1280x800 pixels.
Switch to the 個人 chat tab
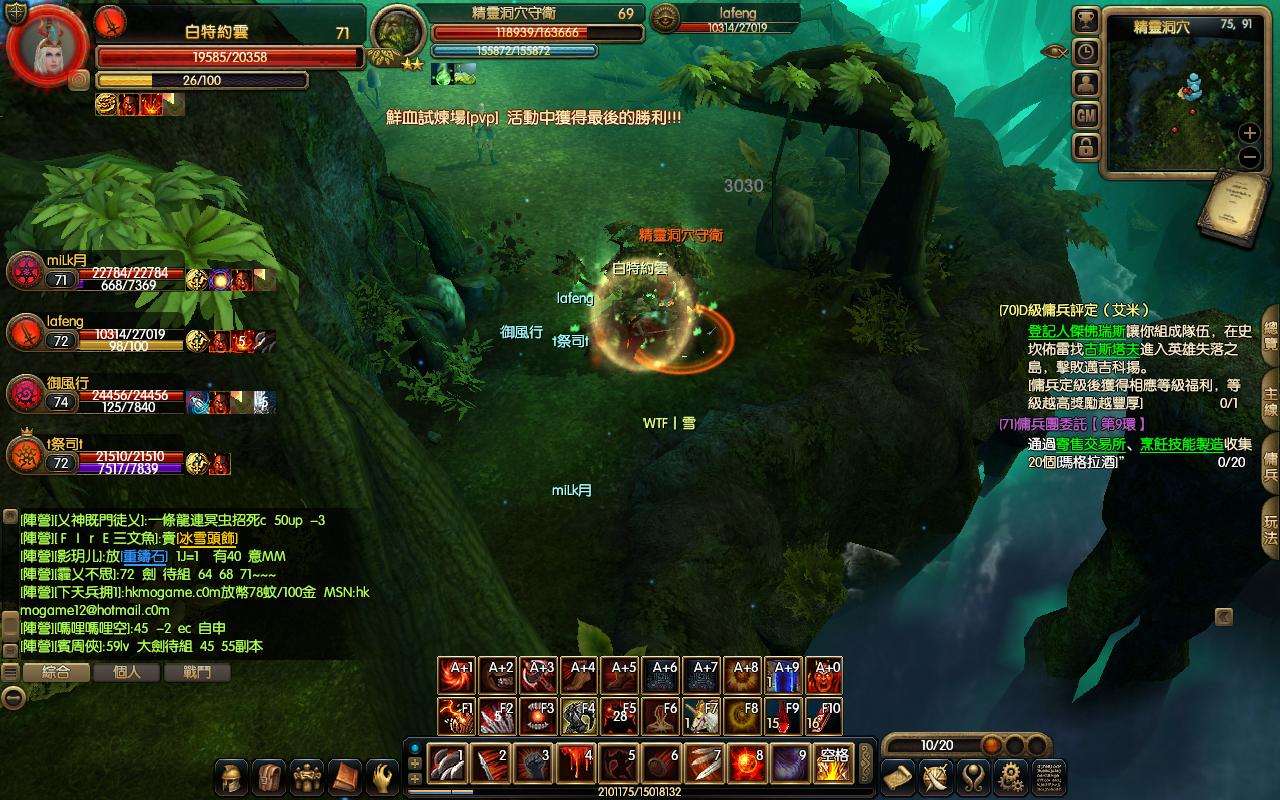(x=127, y=673)
